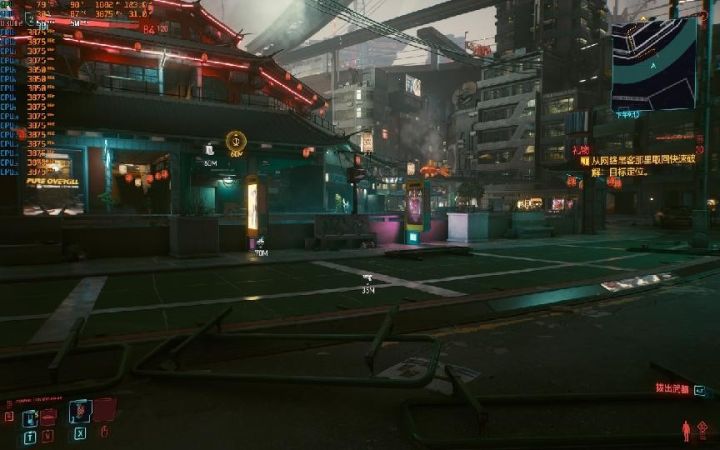Click the yellow quest waypoint marker

[236, 141]
